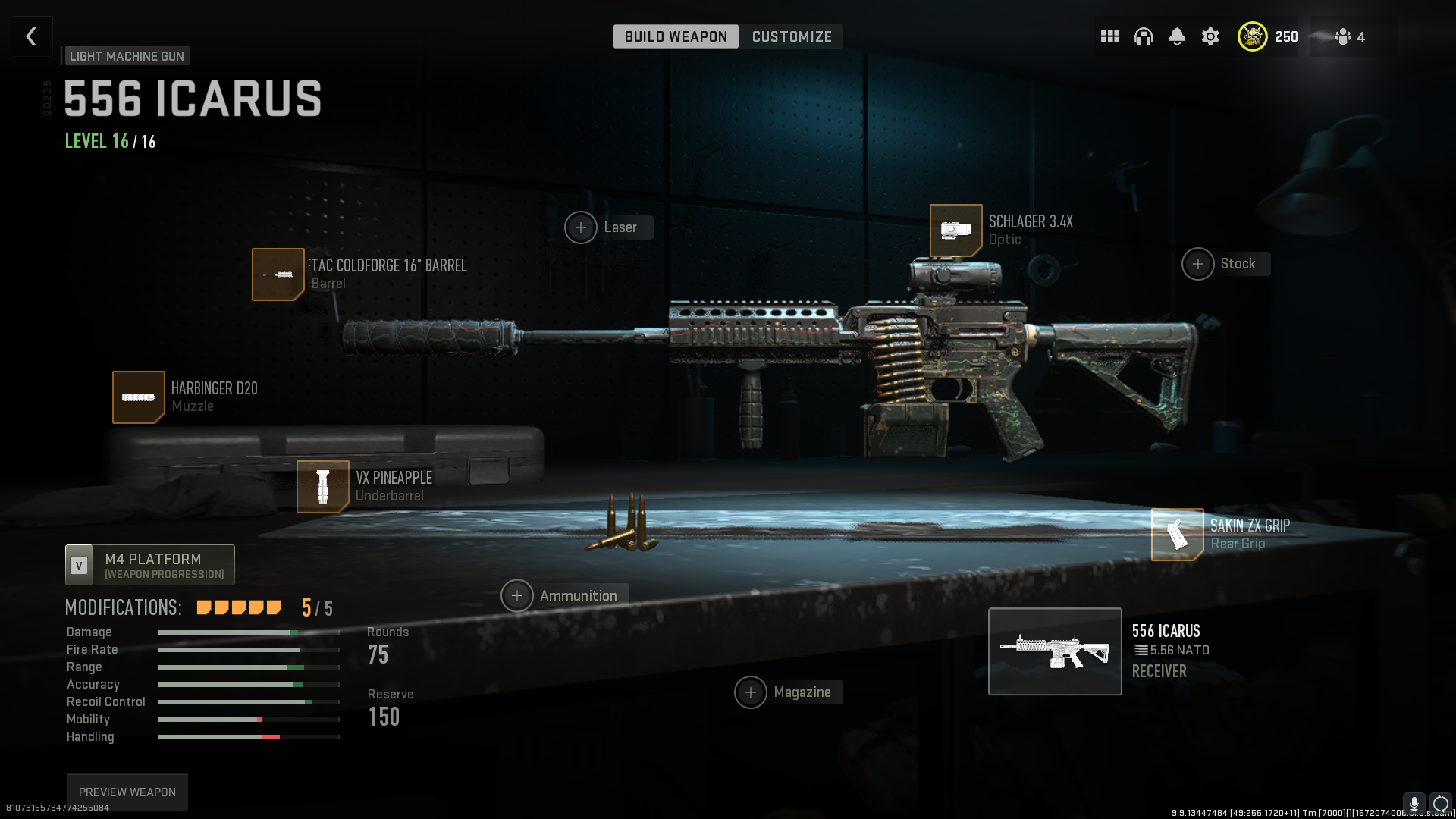Image resolution: width=1456 pixels, height=819 pixels.
Task: Select the Schlager 3.4x optic slot
Action: [x=956, y=230]
